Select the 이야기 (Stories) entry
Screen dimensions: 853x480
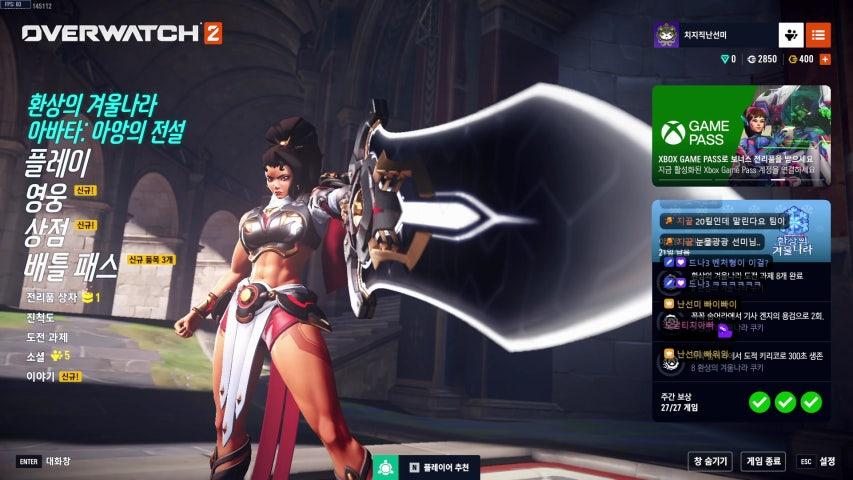(x=40, y=376)
